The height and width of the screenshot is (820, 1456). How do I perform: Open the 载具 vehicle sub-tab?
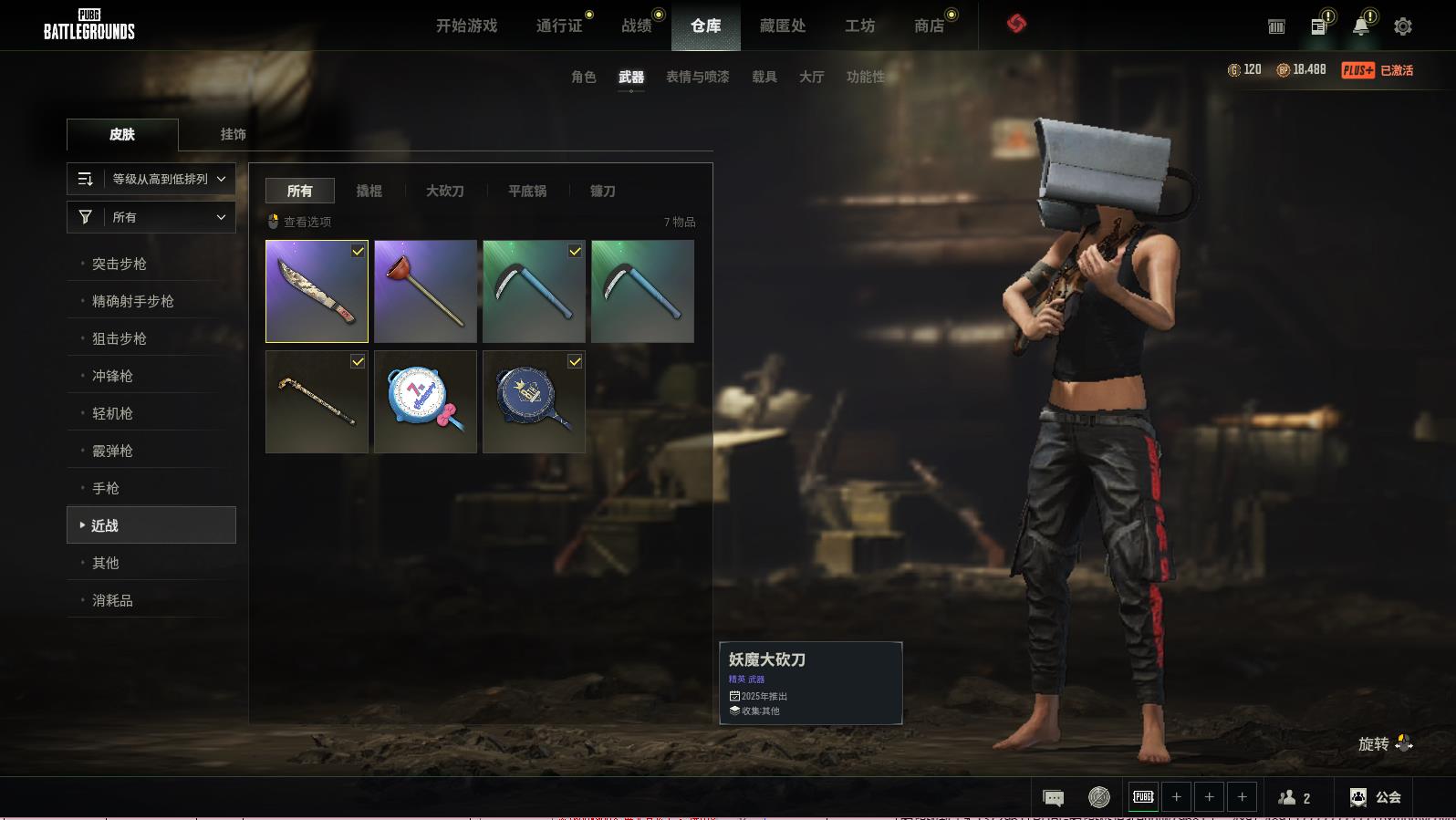click(764, 77)
